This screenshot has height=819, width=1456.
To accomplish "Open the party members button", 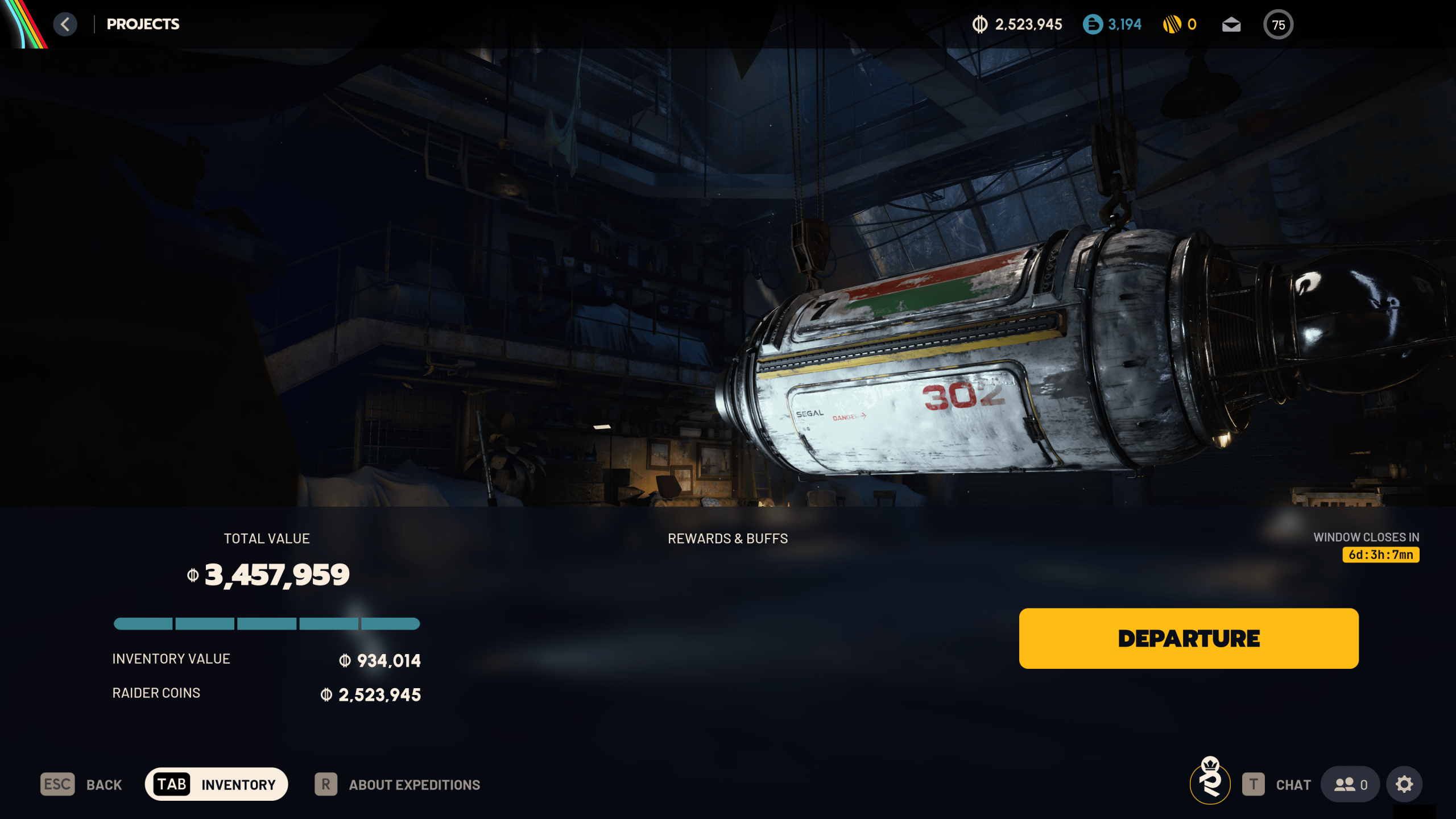I will click(x=1350, y=784).
